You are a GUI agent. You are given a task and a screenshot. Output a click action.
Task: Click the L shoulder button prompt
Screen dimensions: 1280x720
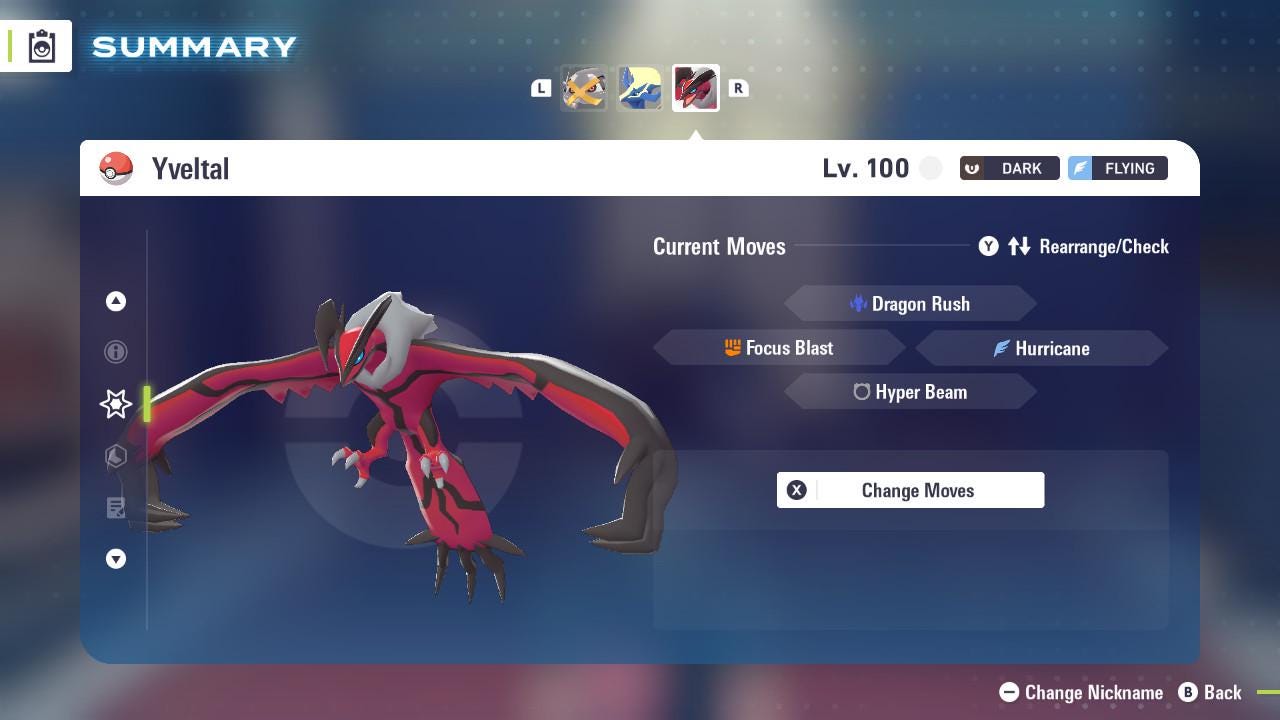click(541, 88)
